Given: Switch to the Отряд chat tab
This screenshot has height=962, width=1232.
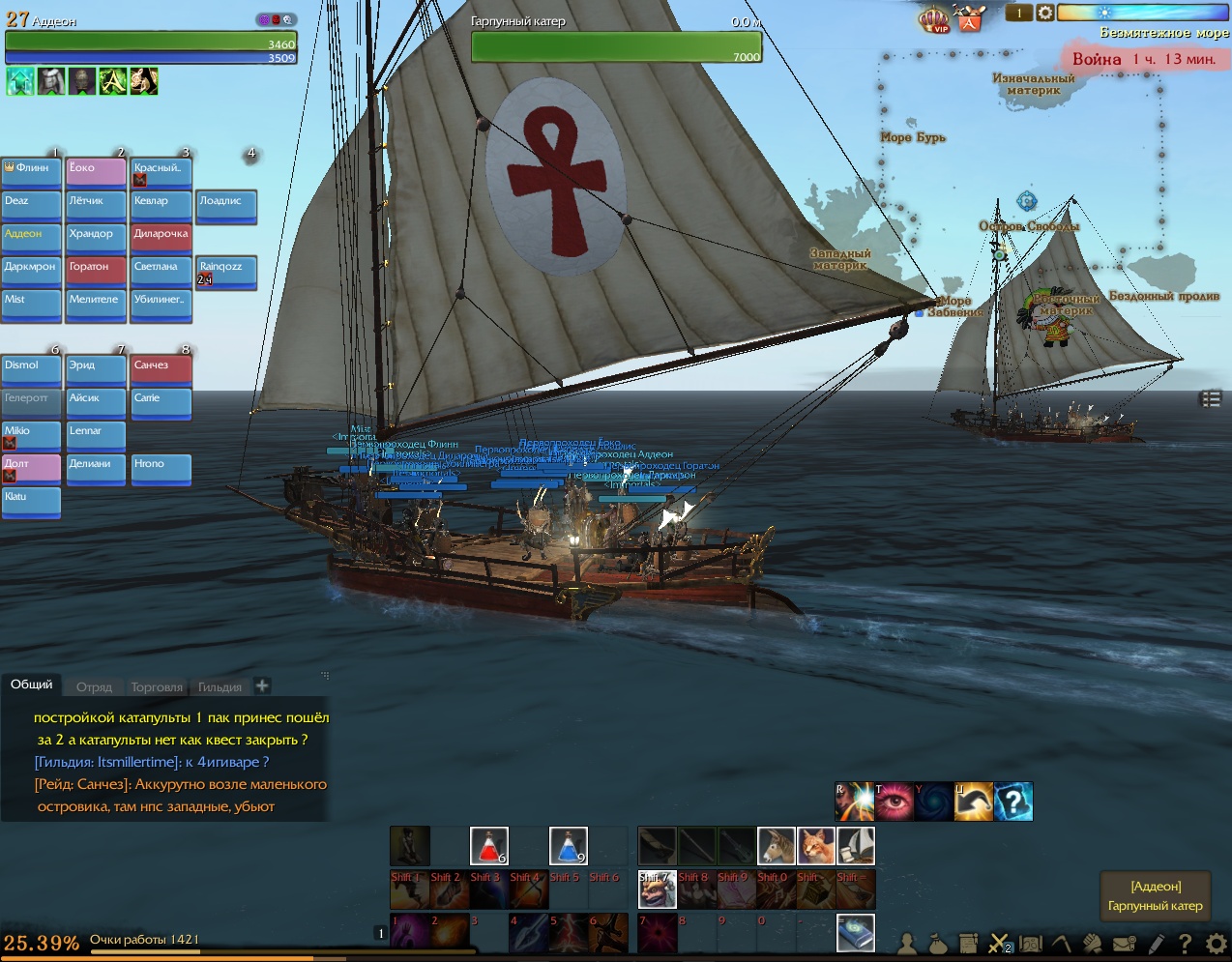Looking at the screenshot, I should point(94,687).
